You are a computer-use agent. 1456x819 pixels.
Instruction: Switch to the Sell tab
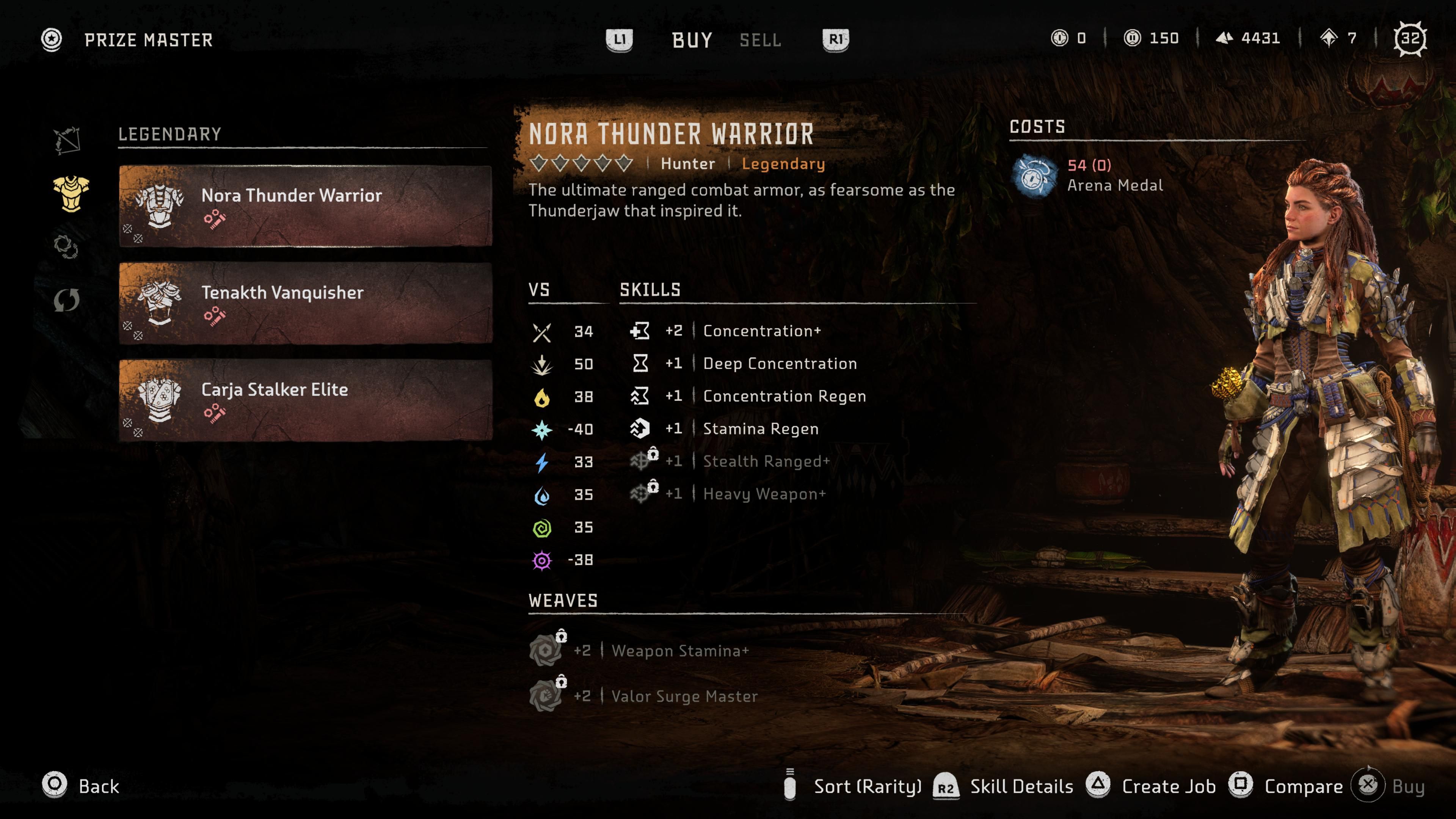point(760,40)
